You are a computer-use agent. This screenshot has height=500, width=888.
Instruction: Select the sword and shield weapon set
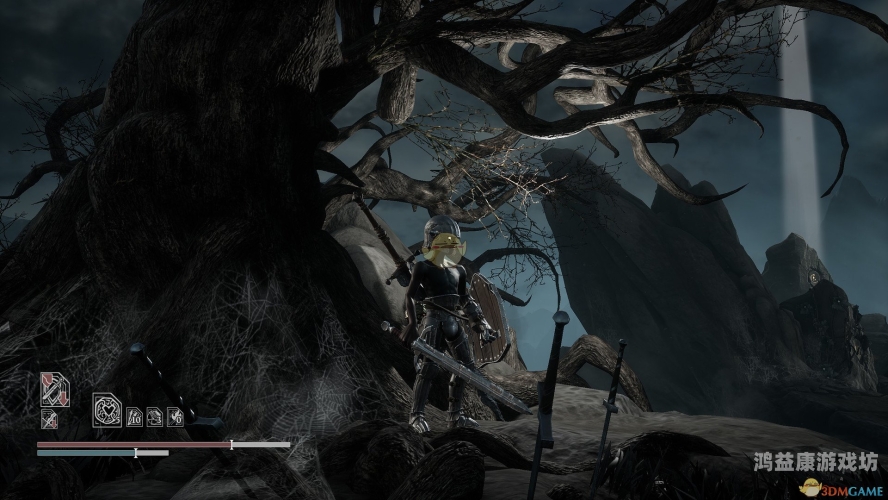(53, 389)
